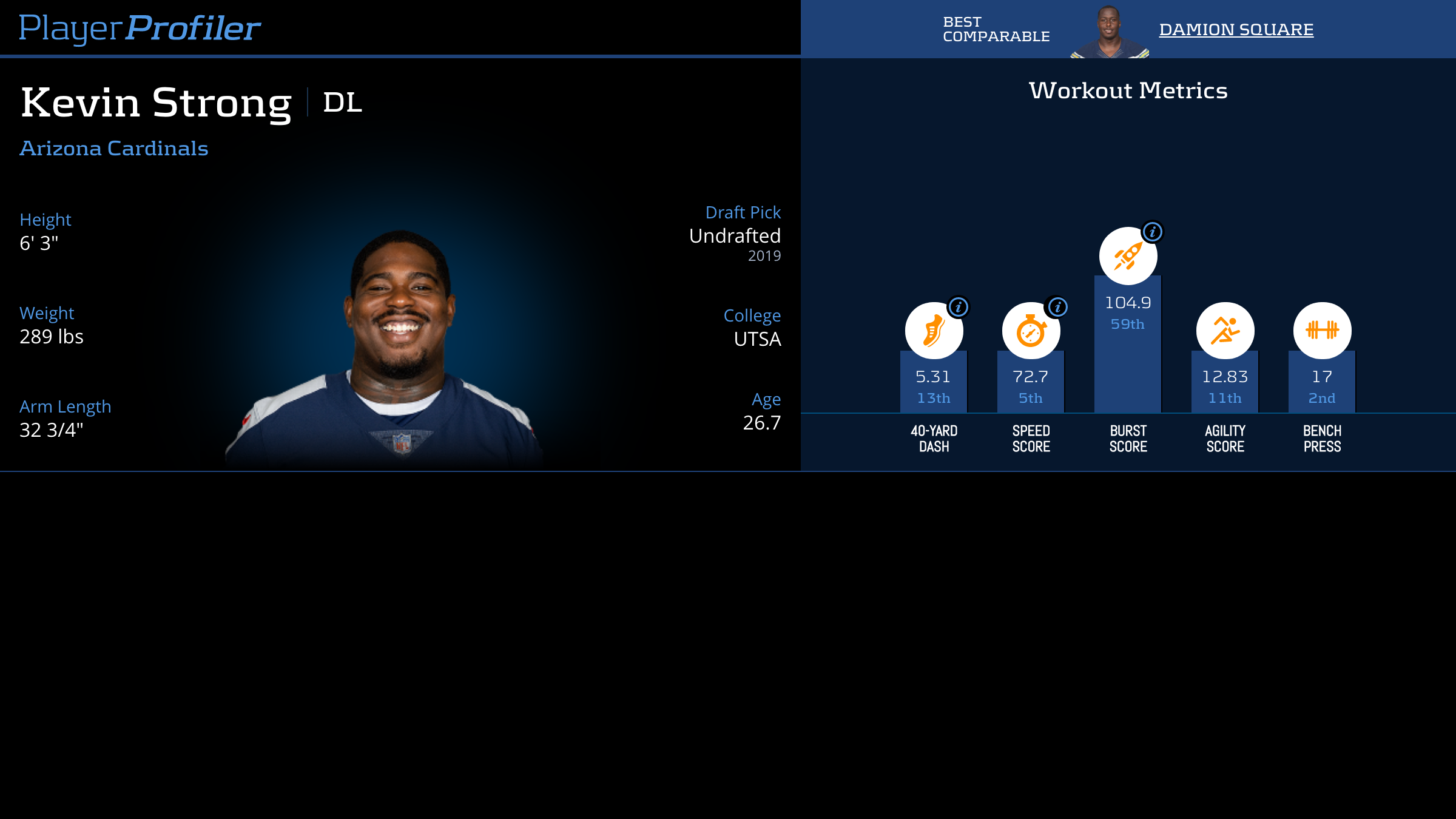Screen dimensions: 1456x819
Task: Show info for the Speed Score metric
Action: (1057, 307)
